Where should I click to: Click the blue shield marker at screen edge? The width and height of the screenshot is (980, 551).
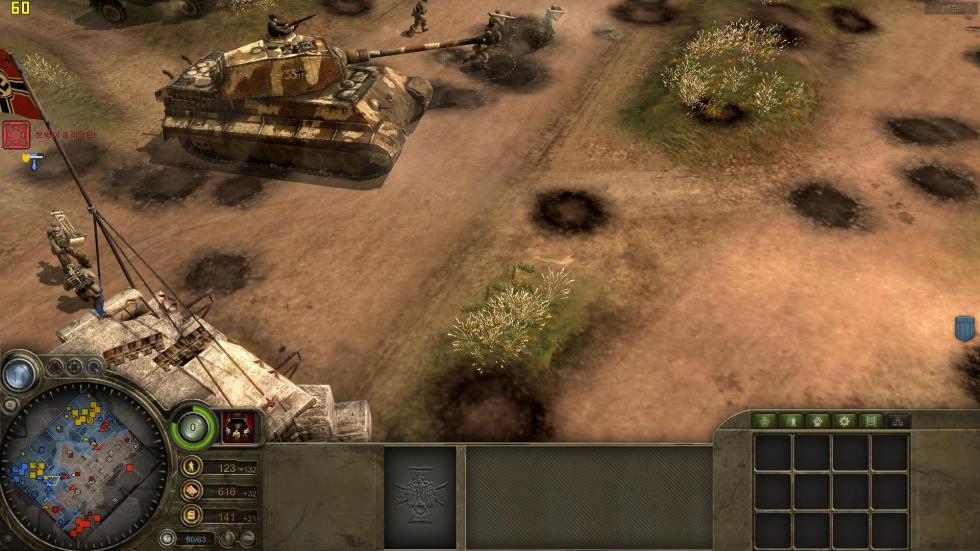point(964,328)
